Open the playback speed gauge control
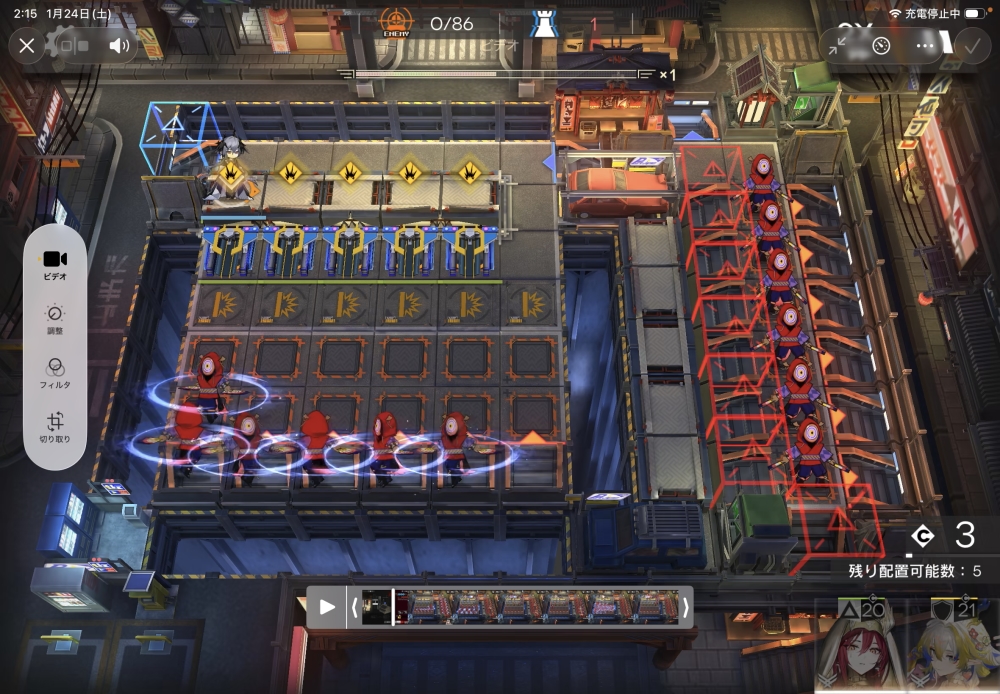Viewport: 1000px width, 694px height. pos(881,46)
